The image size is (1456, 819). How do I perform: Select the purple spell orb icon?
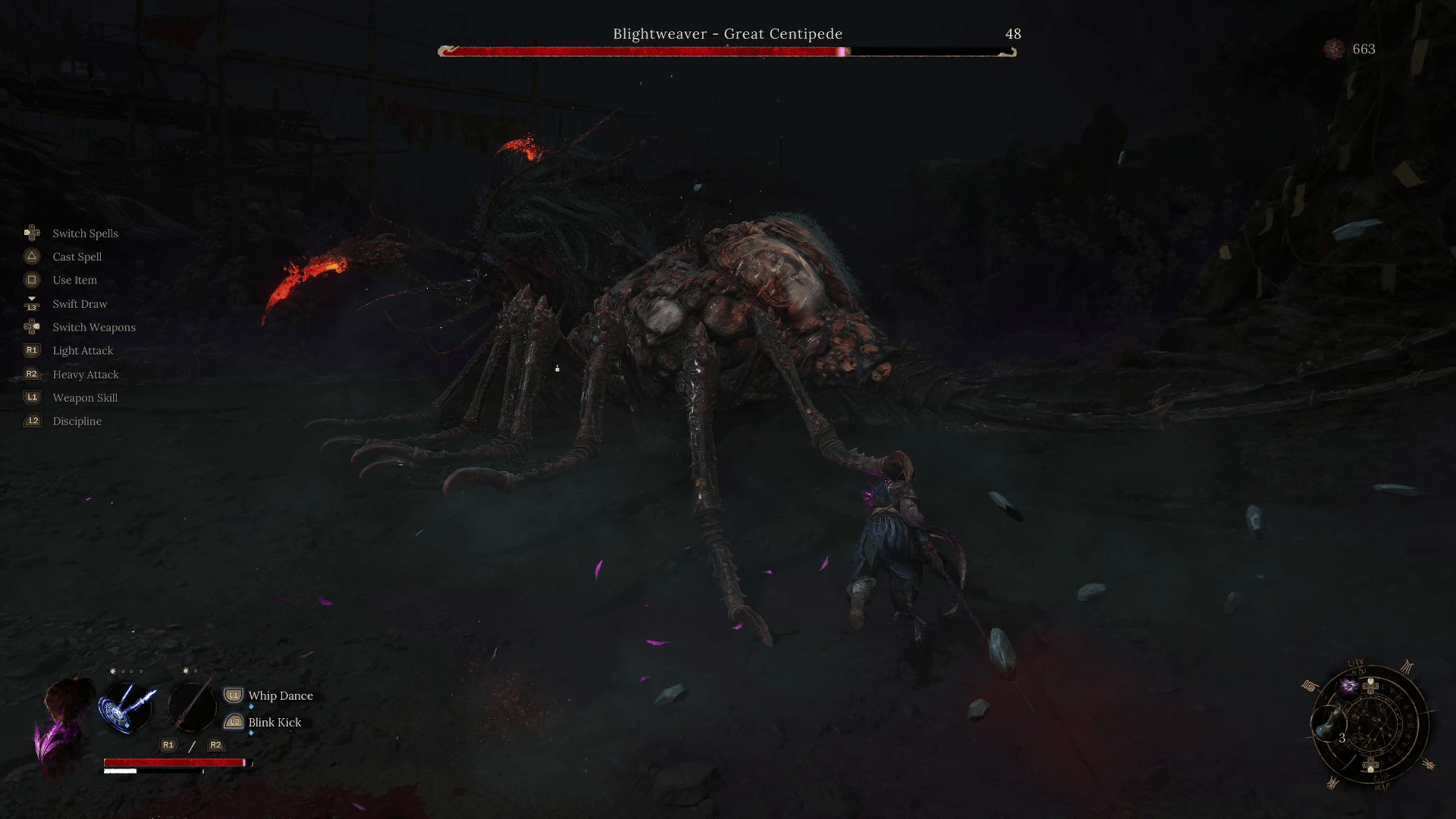tap(1349, 686)
